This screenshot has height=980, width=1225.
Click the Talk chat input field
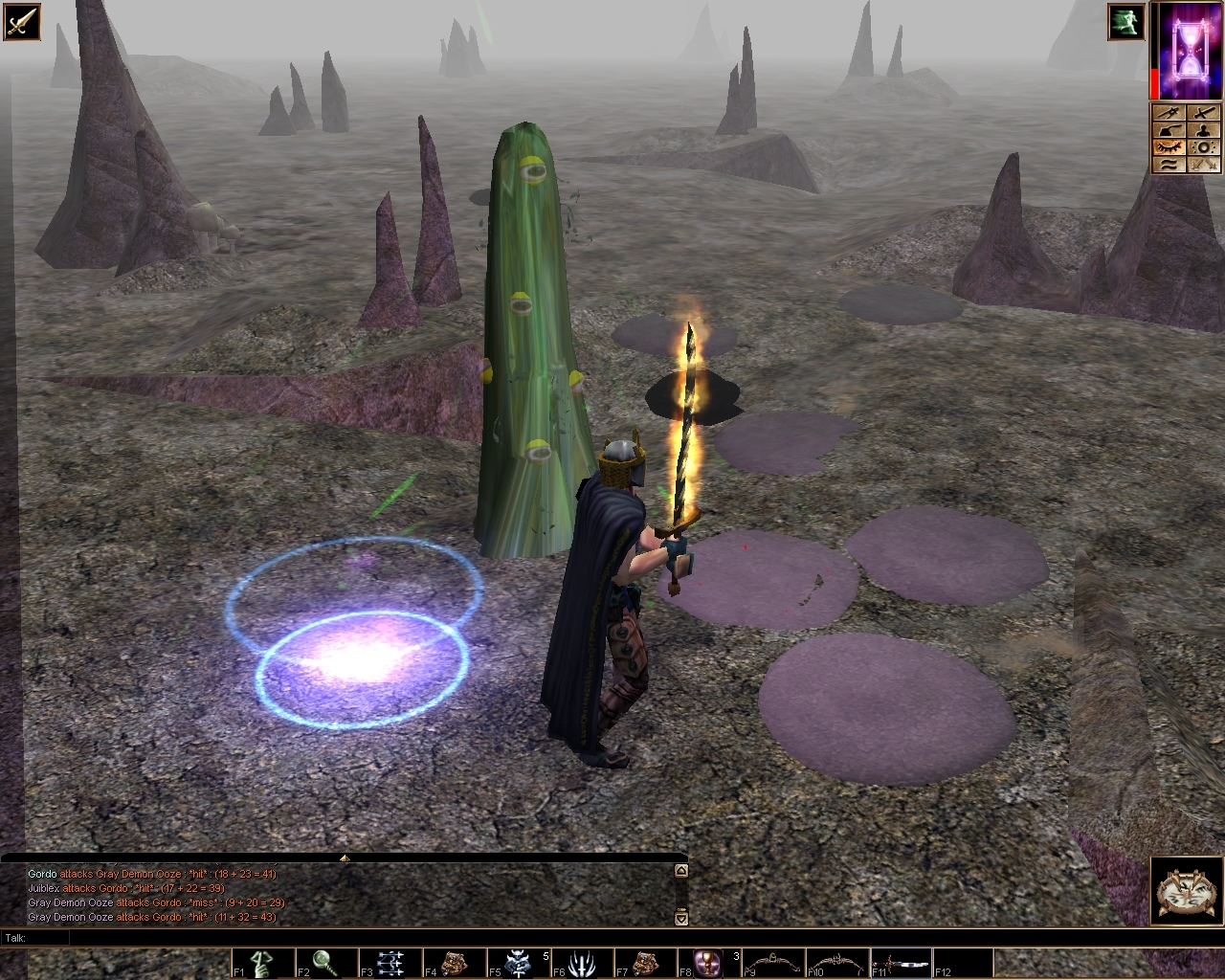[345, 938]
